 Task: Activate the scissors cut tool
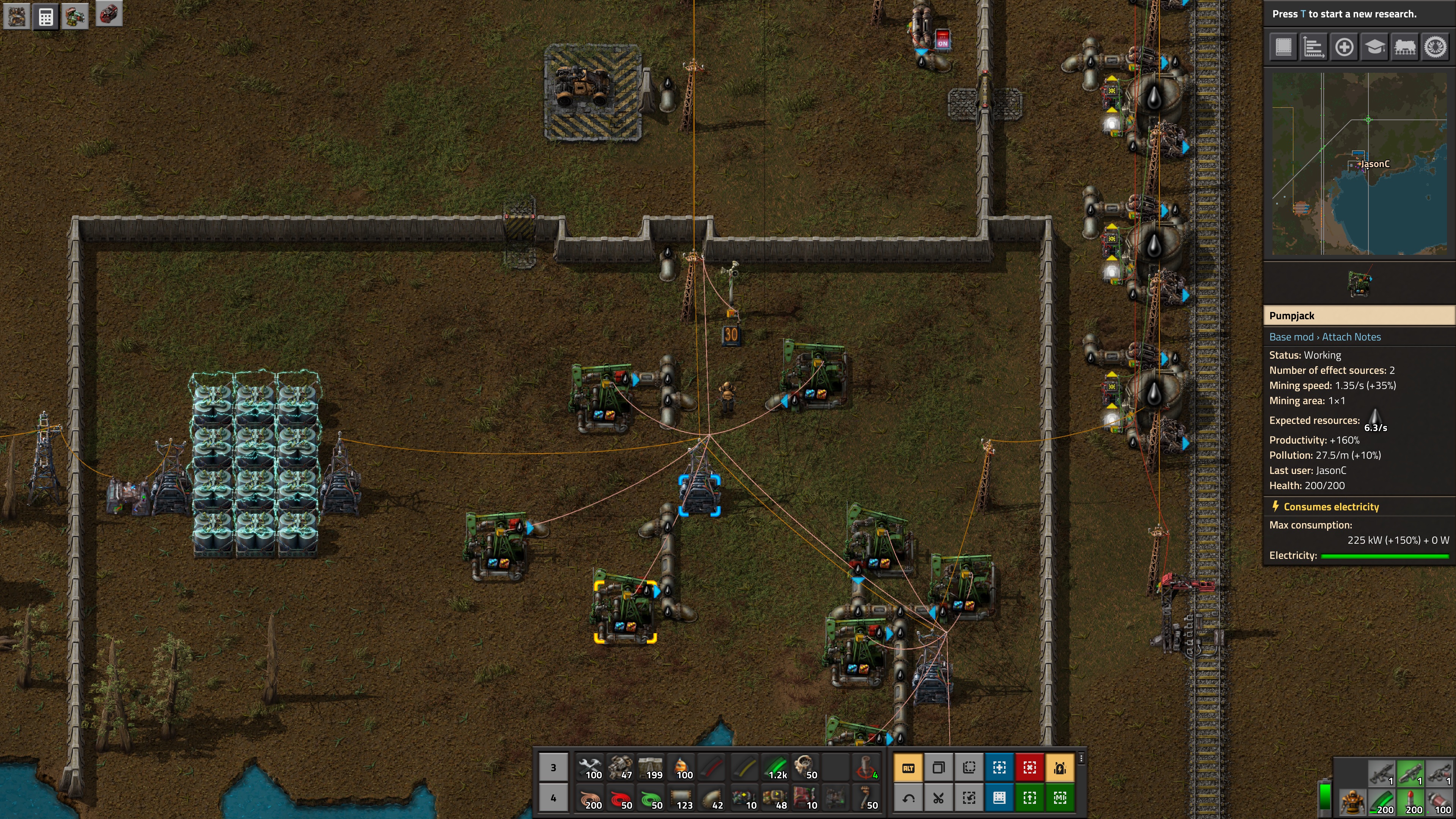click(x=938, y=798)
